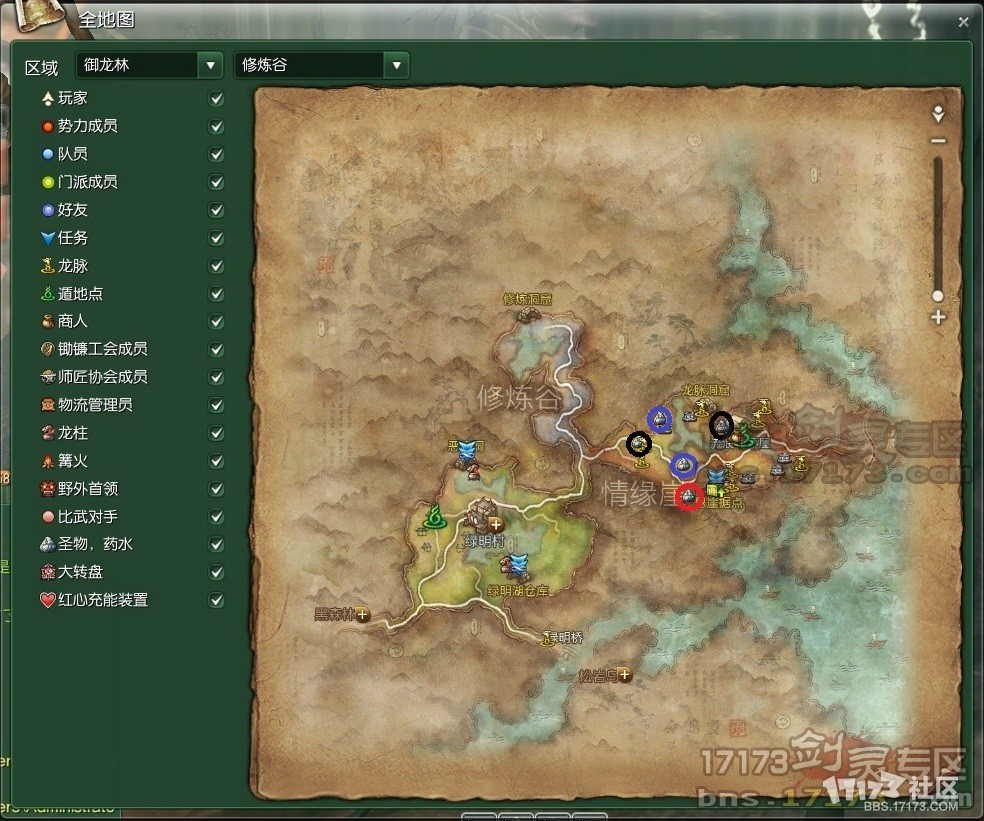Toggle the 玩家 filter checkbox
This screenshot has width=984, height=821.
click(216, 99)
